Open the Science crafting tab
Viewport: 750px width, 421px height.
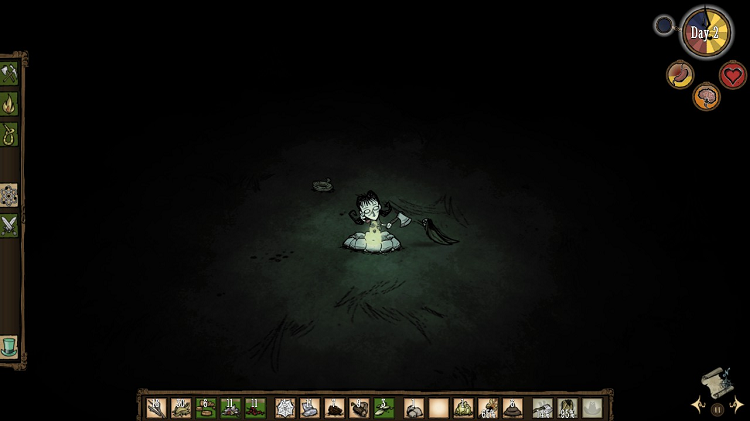9,195
